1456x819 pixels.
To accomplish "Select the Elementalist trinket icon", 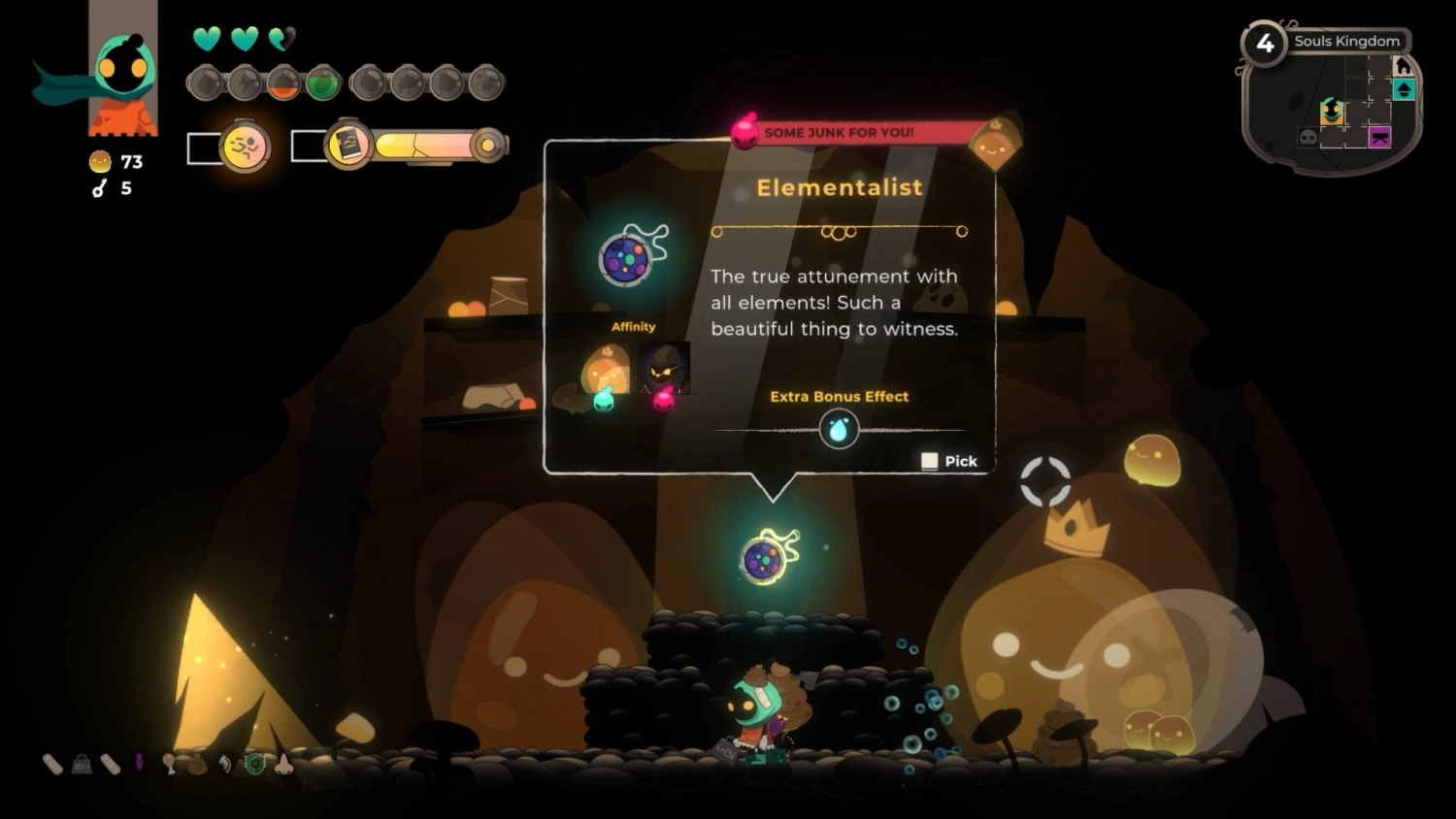I will point(626,260).
